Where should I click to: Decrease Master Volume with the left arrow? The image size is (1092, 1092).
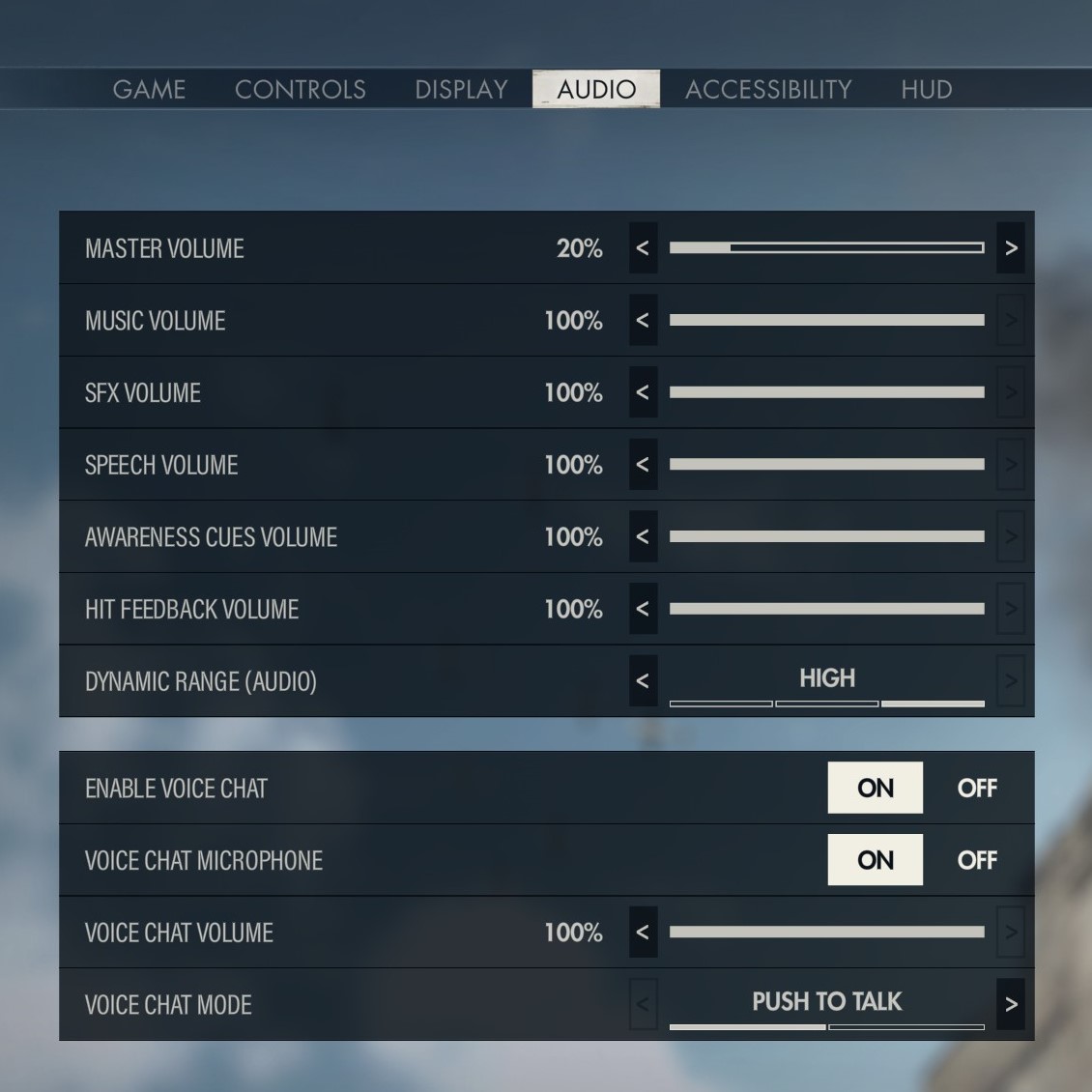[643, 248]
